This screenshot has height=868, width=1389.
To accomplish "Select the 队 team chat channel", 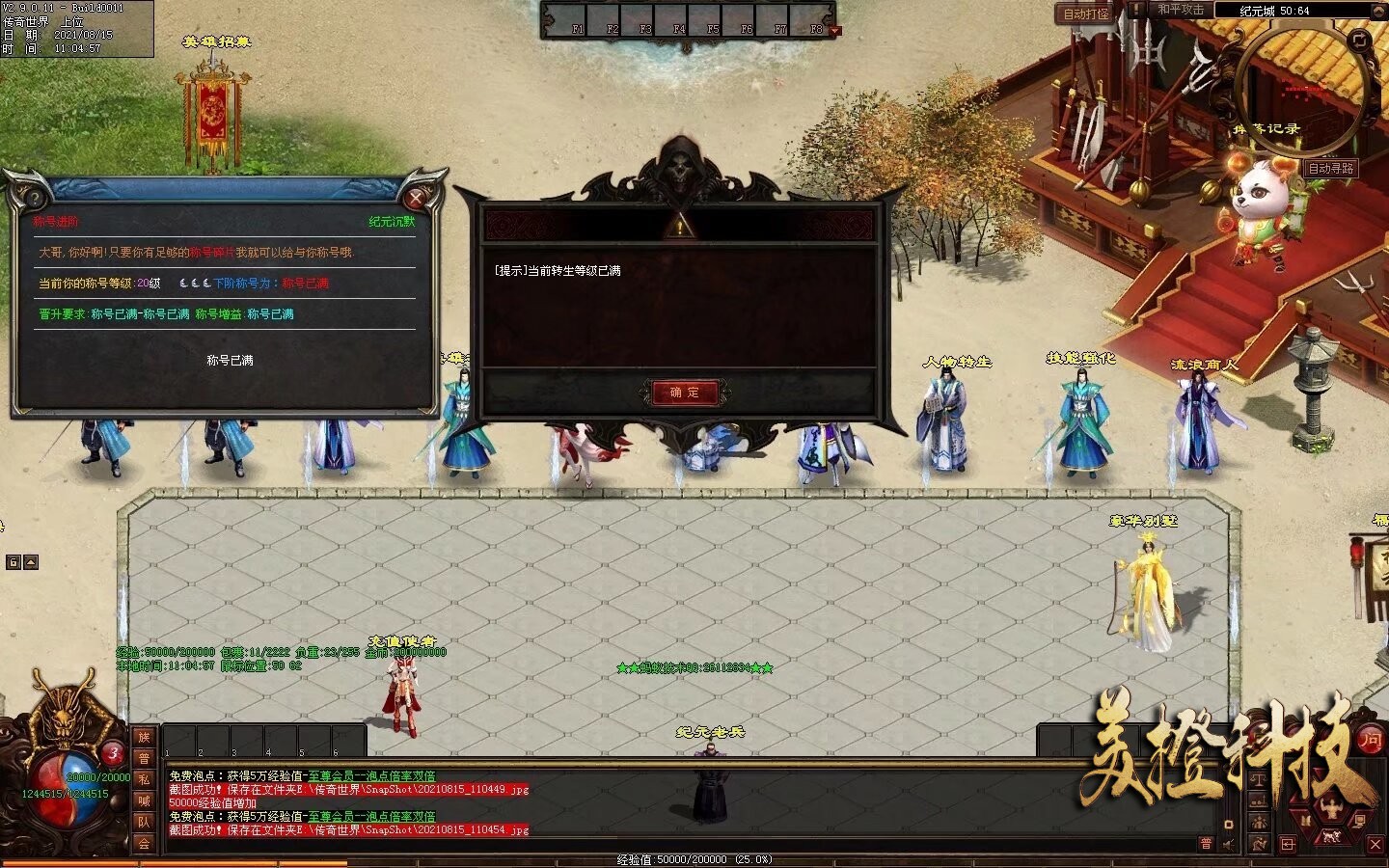I will click(144, 823).
